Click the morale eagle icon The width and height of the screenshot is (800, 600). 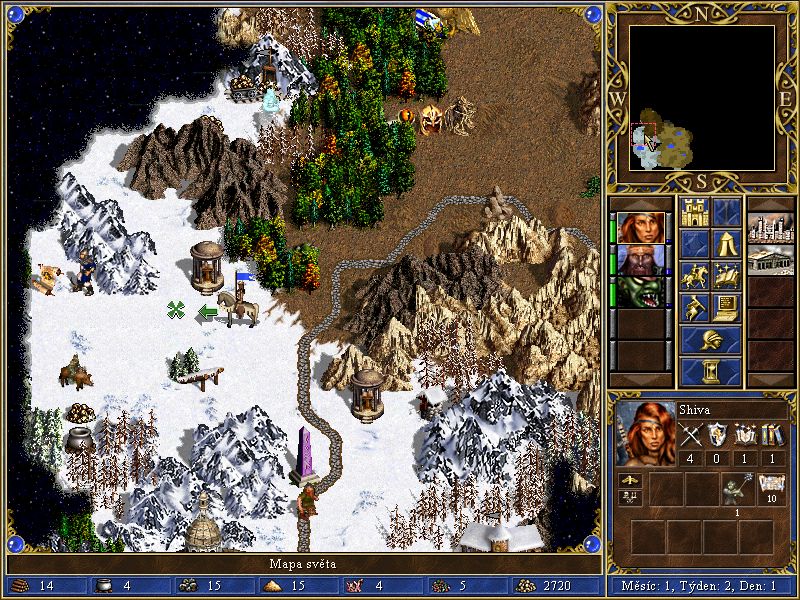click(x=632, y=481)
